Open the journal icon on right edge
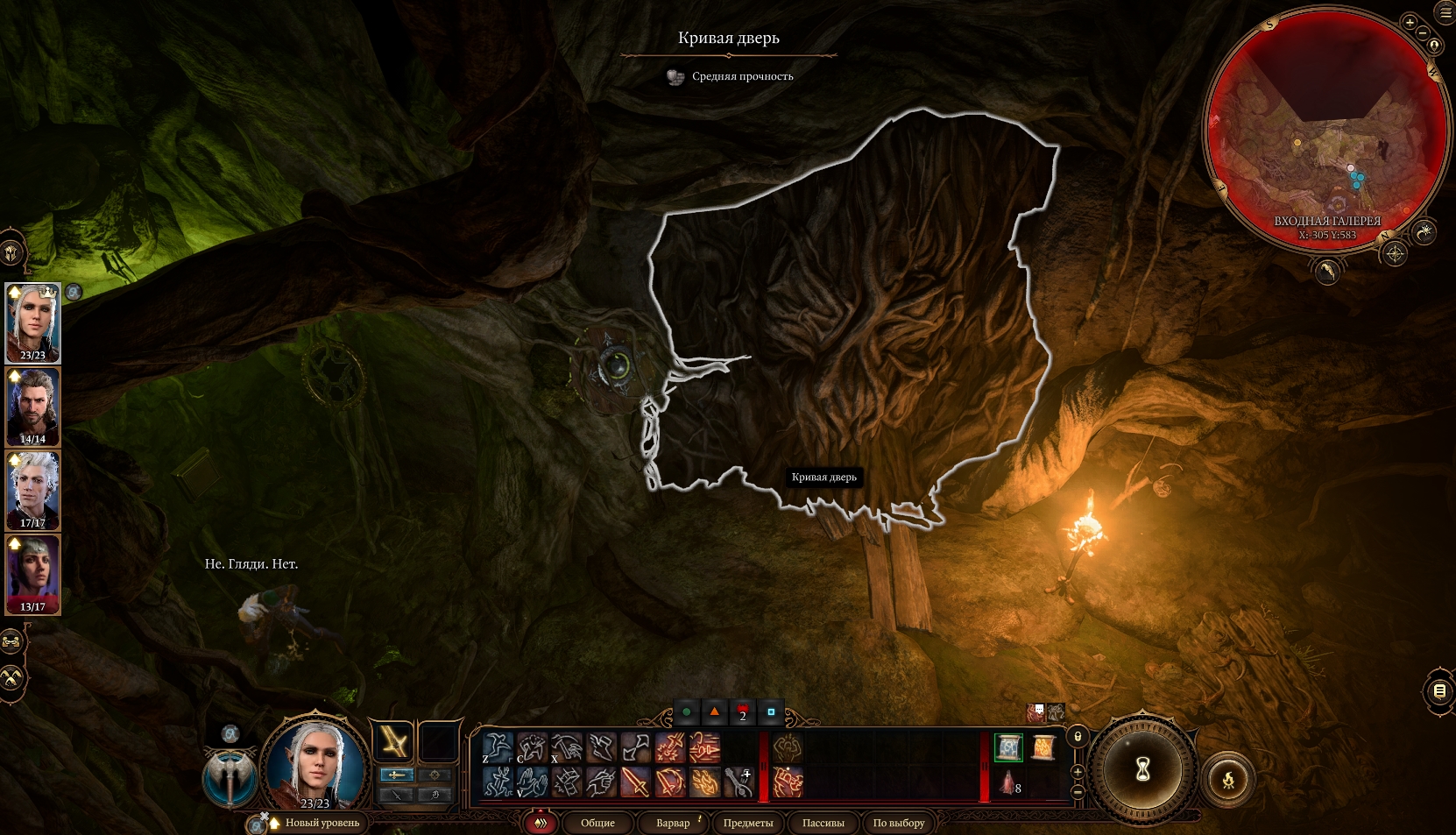This screenshot has height=835, width=1456. coord(1439,691)
